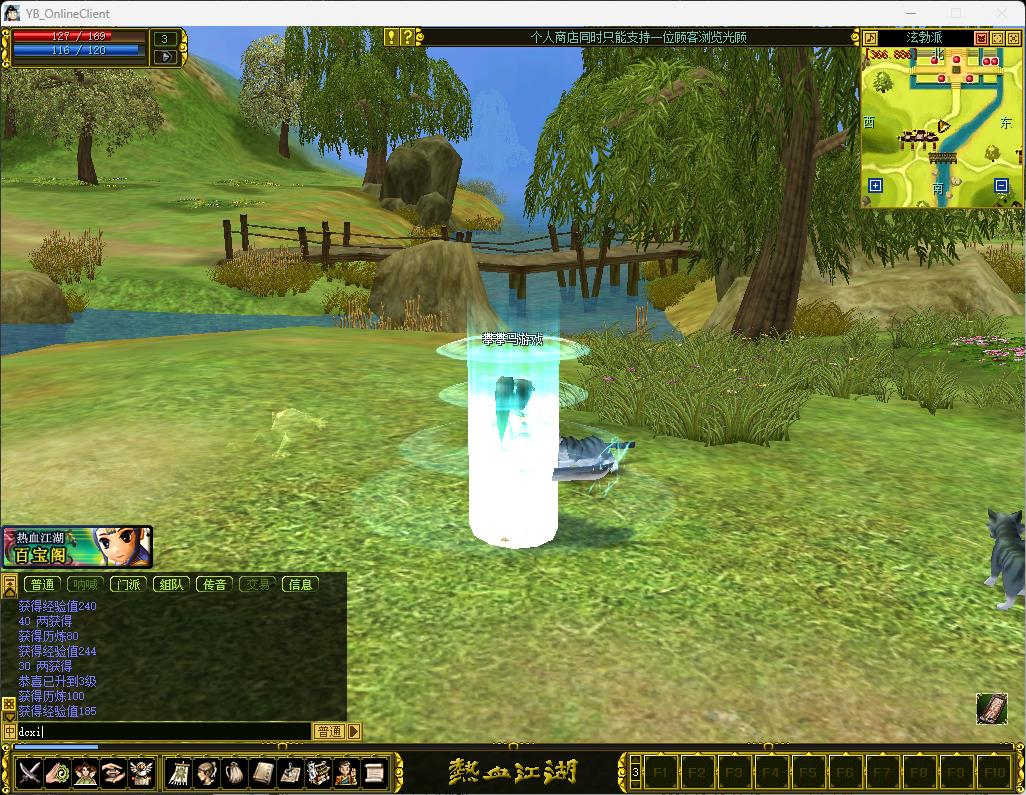Open the book icon in the toolbar

(263, 772)
